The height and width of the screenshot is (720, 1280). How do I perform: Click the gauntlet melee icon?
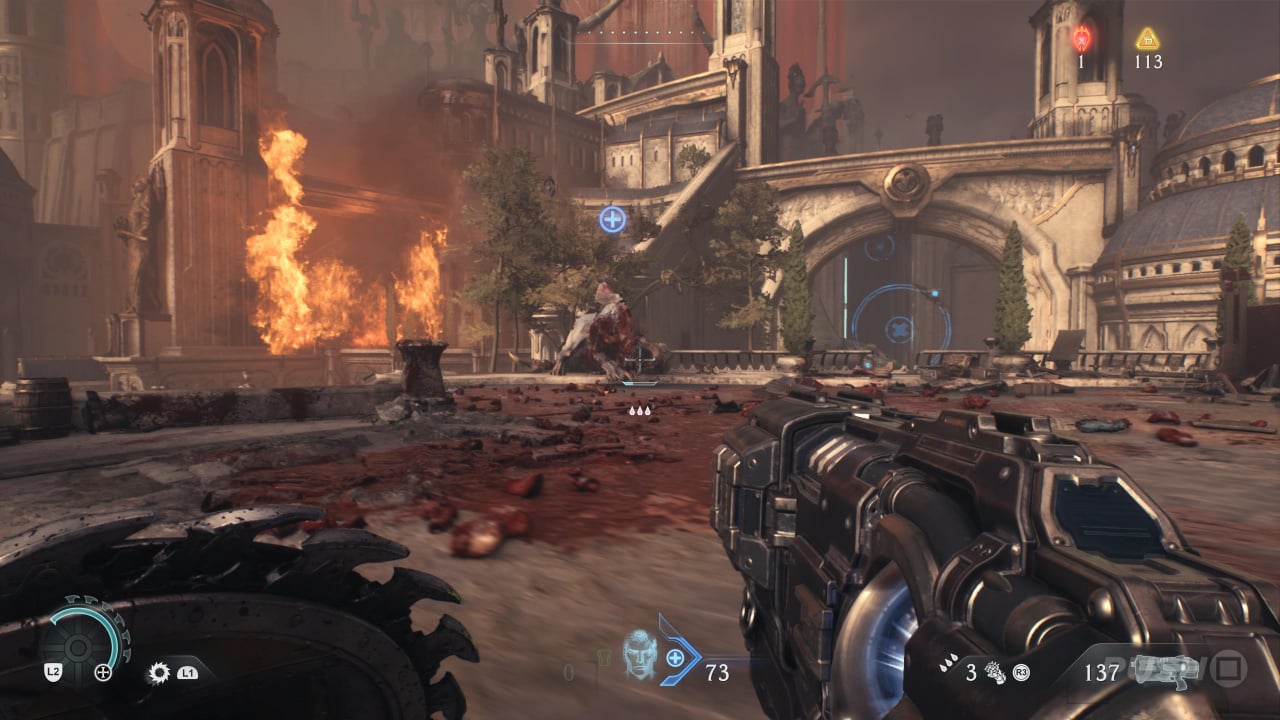(994, 671)
